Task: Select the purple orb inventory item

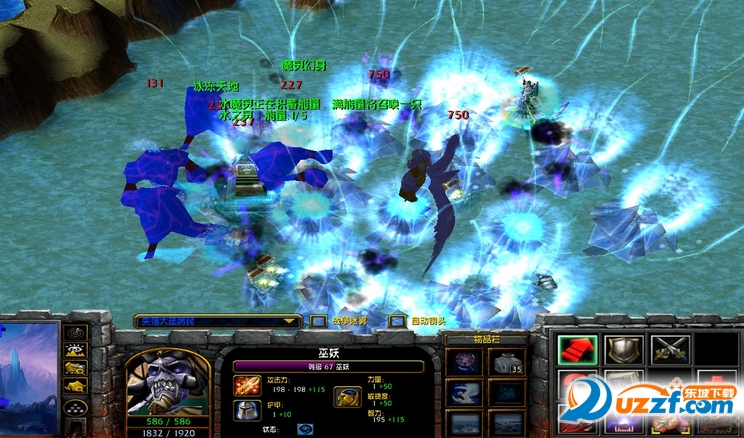Action: point(463,364)
